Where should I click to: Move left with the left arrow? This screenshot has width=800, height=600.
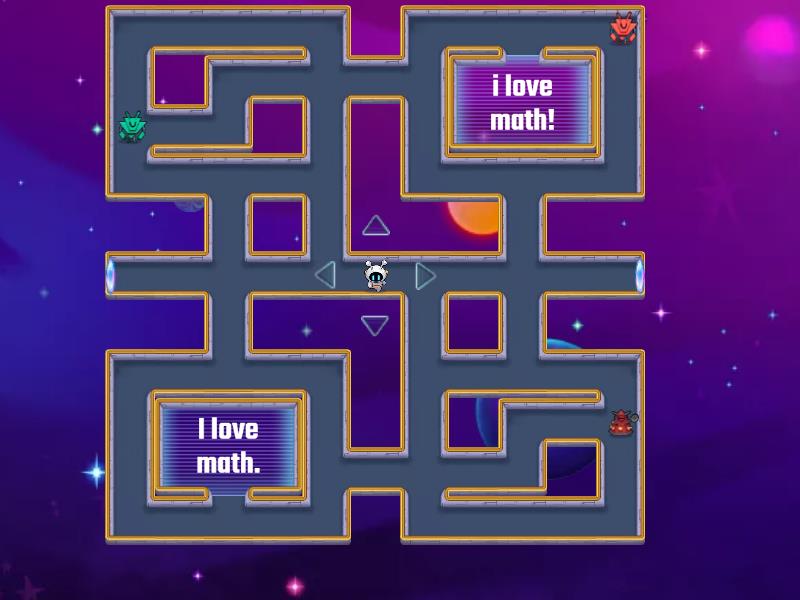(x=325, y=274)
